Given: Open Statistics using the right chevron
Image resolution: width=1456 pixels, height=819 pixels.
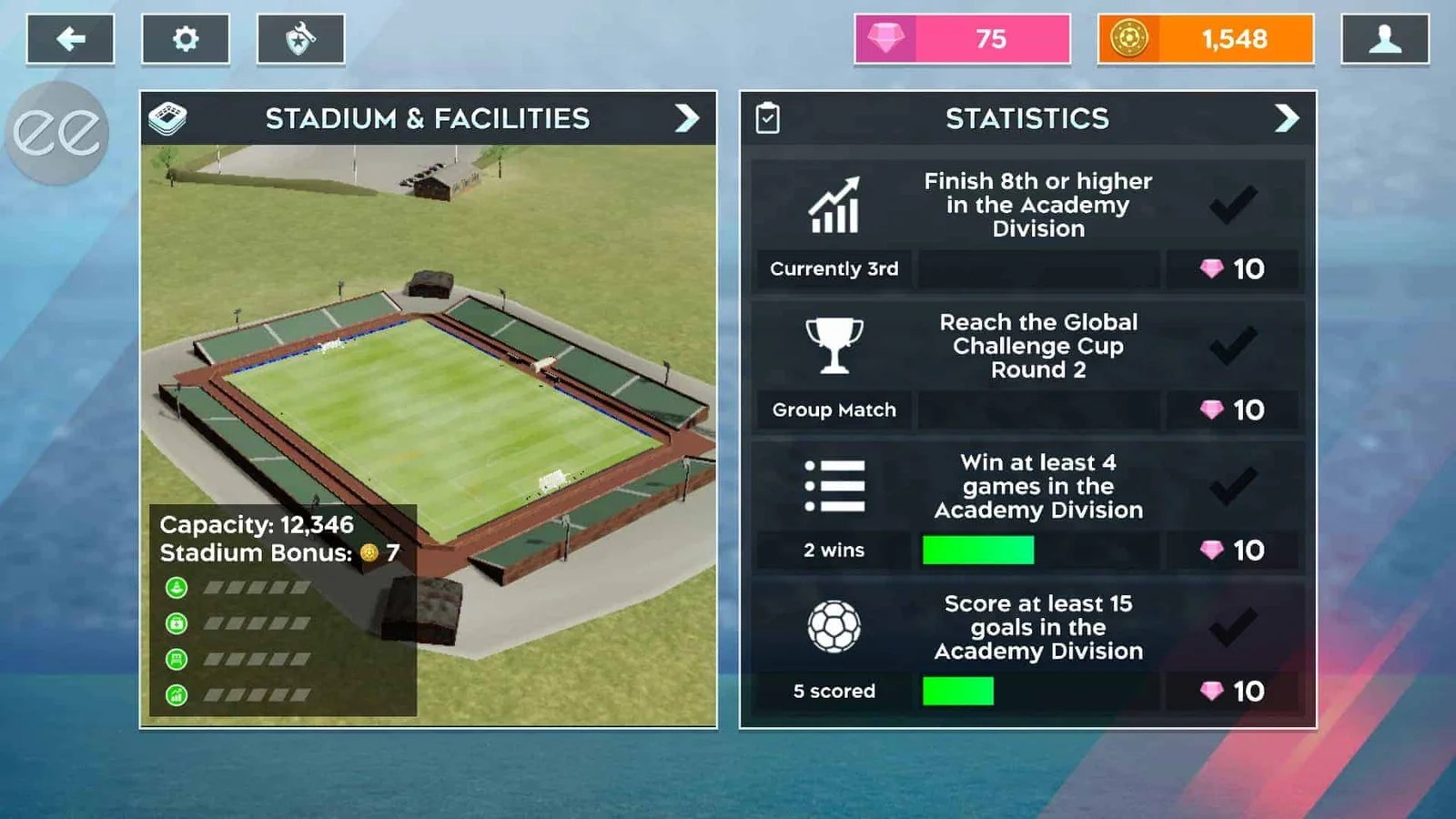Looking at the screenshot, I should [1287, 118].
